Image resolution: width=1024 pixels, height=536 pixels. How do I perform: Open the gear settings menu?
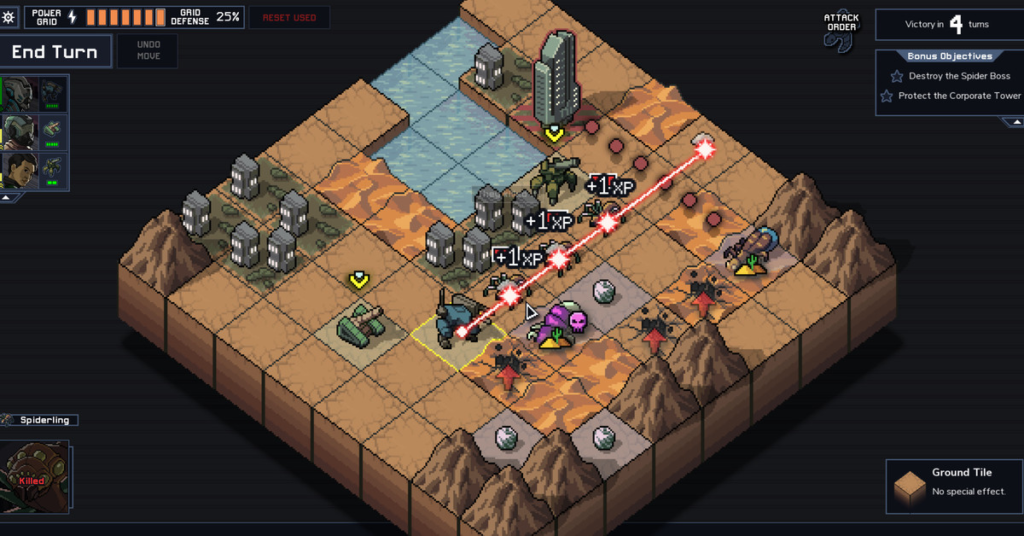tap(9, 17)
